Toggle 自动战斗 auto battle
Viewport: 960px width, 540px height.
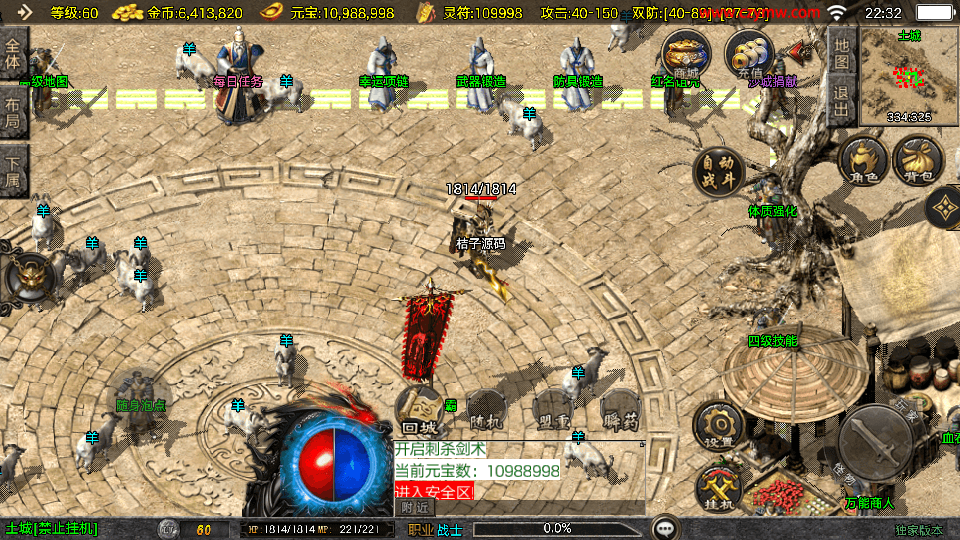pos(719,171)
